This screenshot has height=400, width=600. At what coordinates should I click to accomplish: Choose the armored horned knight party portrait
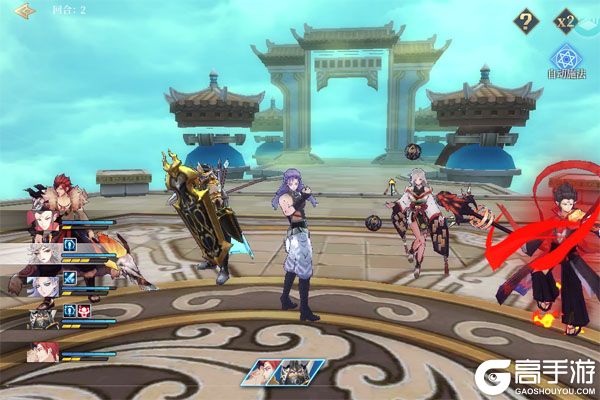point(44,318)
